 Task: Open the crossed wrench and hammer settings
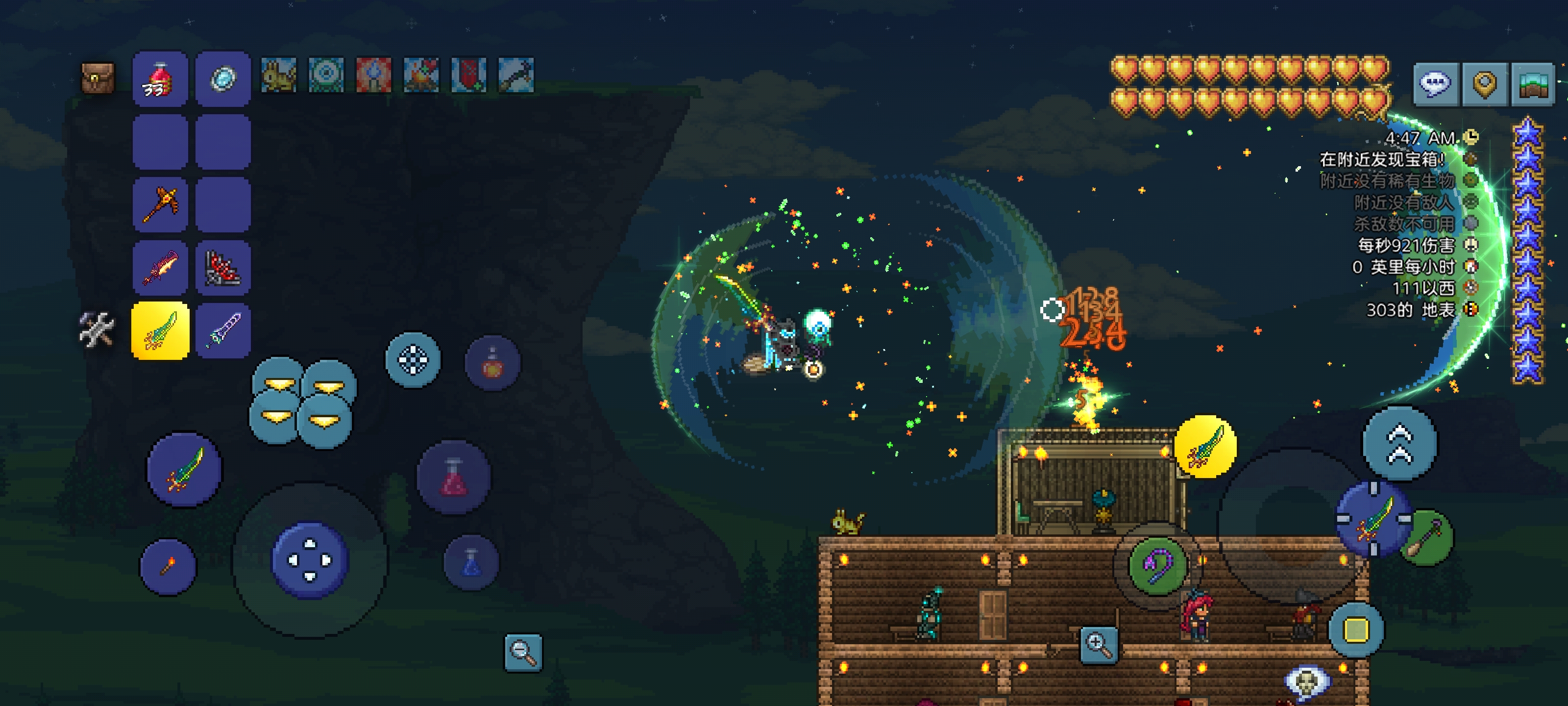coord(96,329)
